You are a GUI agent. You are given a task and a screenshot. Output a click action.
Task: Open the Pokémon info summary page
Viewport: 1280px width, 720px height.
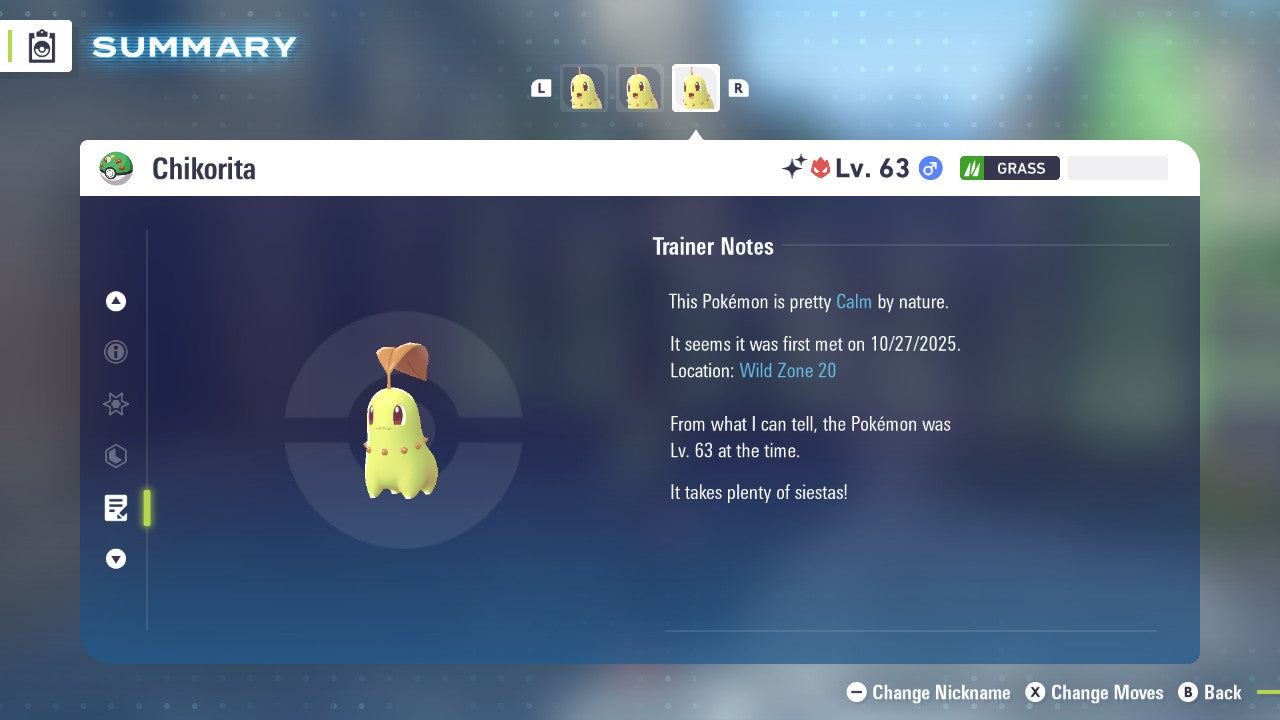tap(116, 352)
